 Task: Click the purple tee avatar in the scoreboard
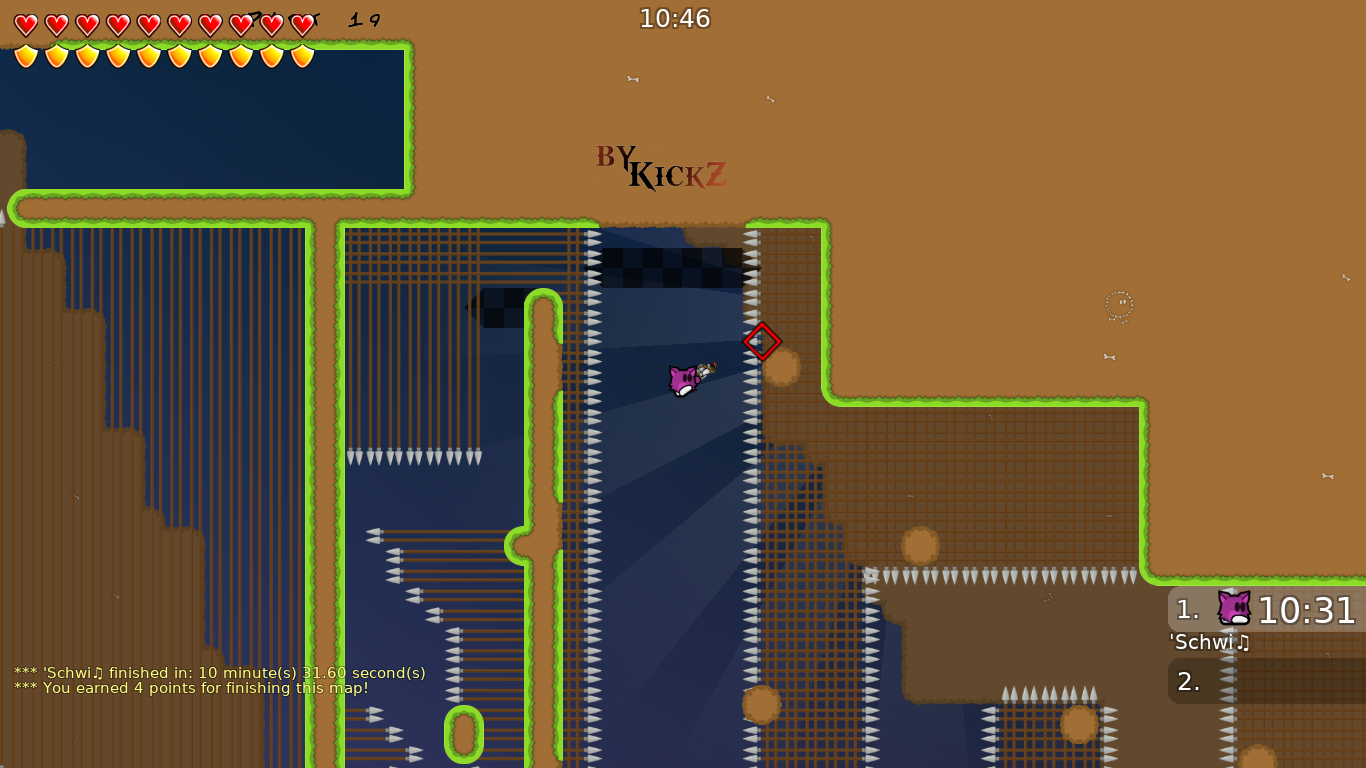(x=1234, y=608)
